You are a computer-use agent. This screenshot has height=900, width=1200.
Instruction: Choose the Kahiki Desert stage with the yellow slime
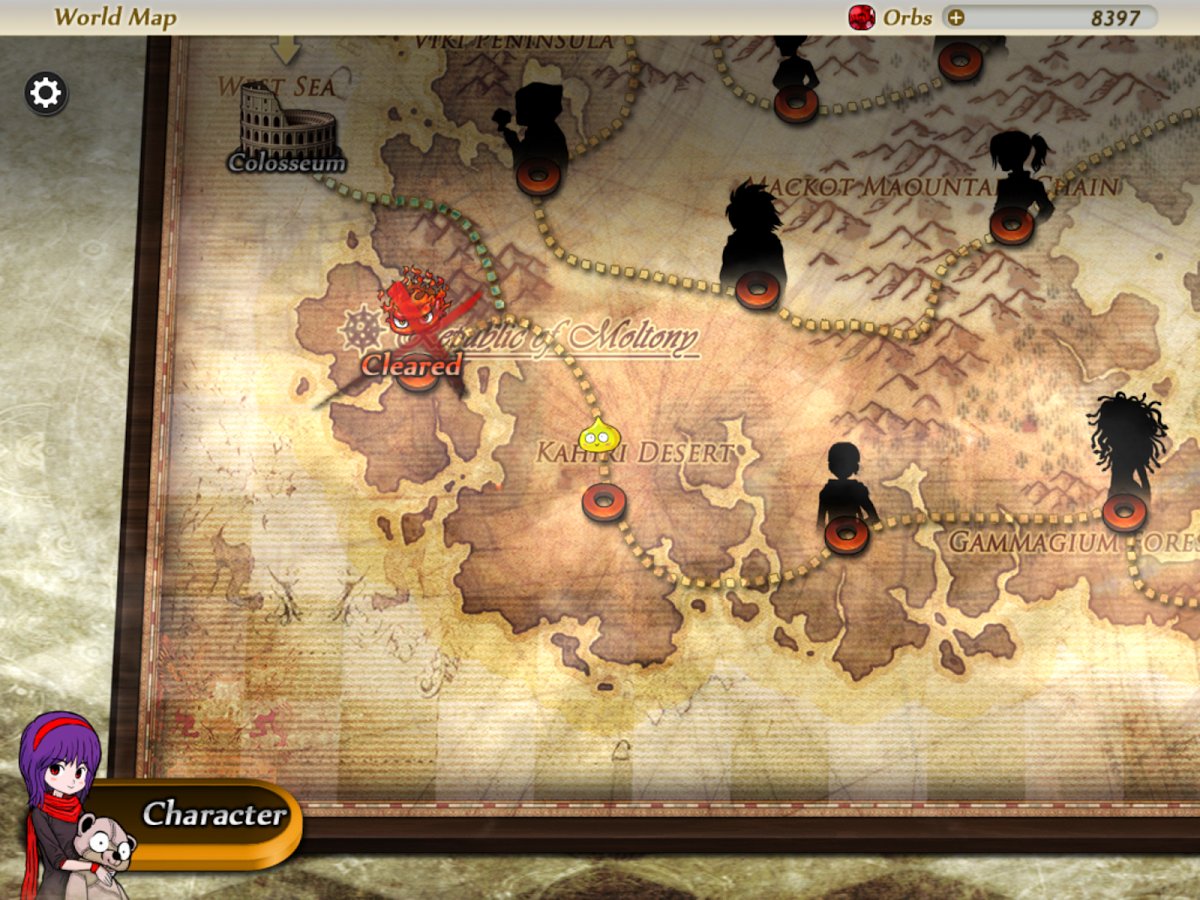[603, 500]
